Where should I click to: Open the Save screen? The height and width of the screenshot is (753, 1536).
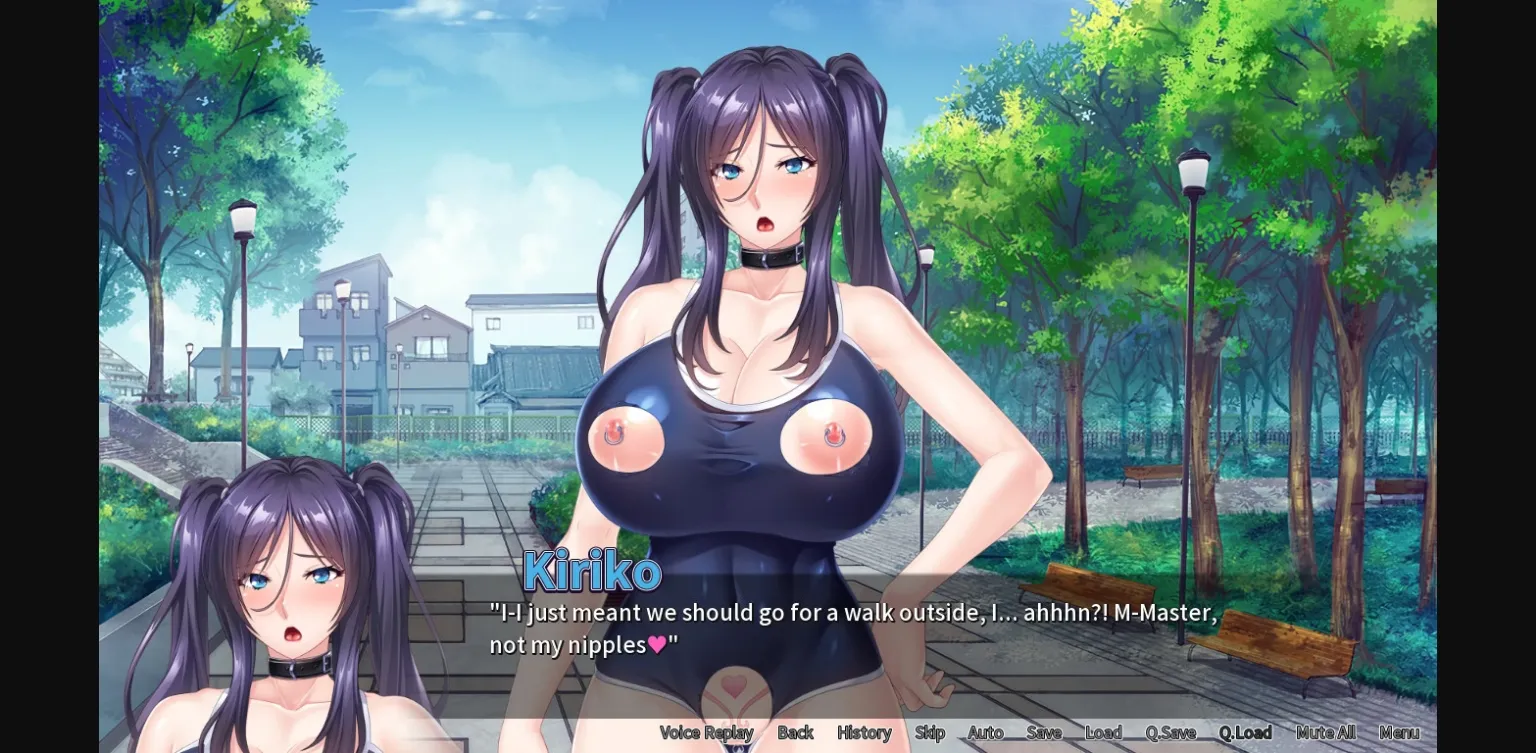coord(1044,732)
